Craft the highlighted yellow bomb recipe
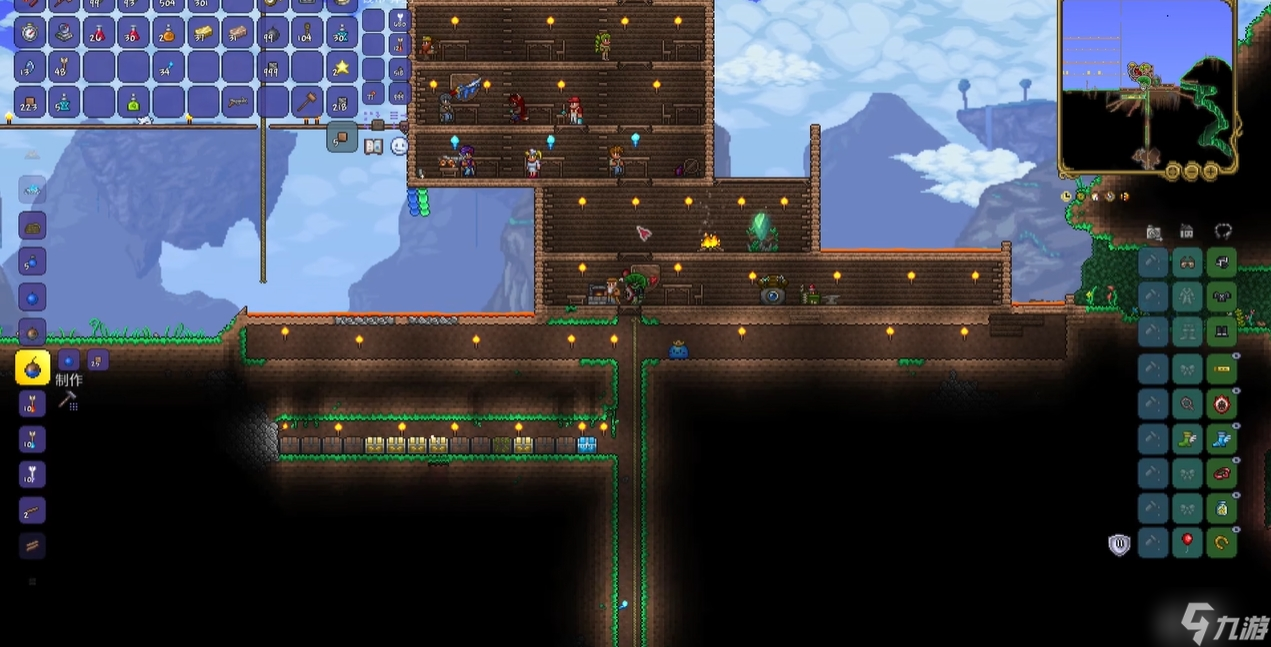The image size is (1271, 647). click(x=32, y=368)
